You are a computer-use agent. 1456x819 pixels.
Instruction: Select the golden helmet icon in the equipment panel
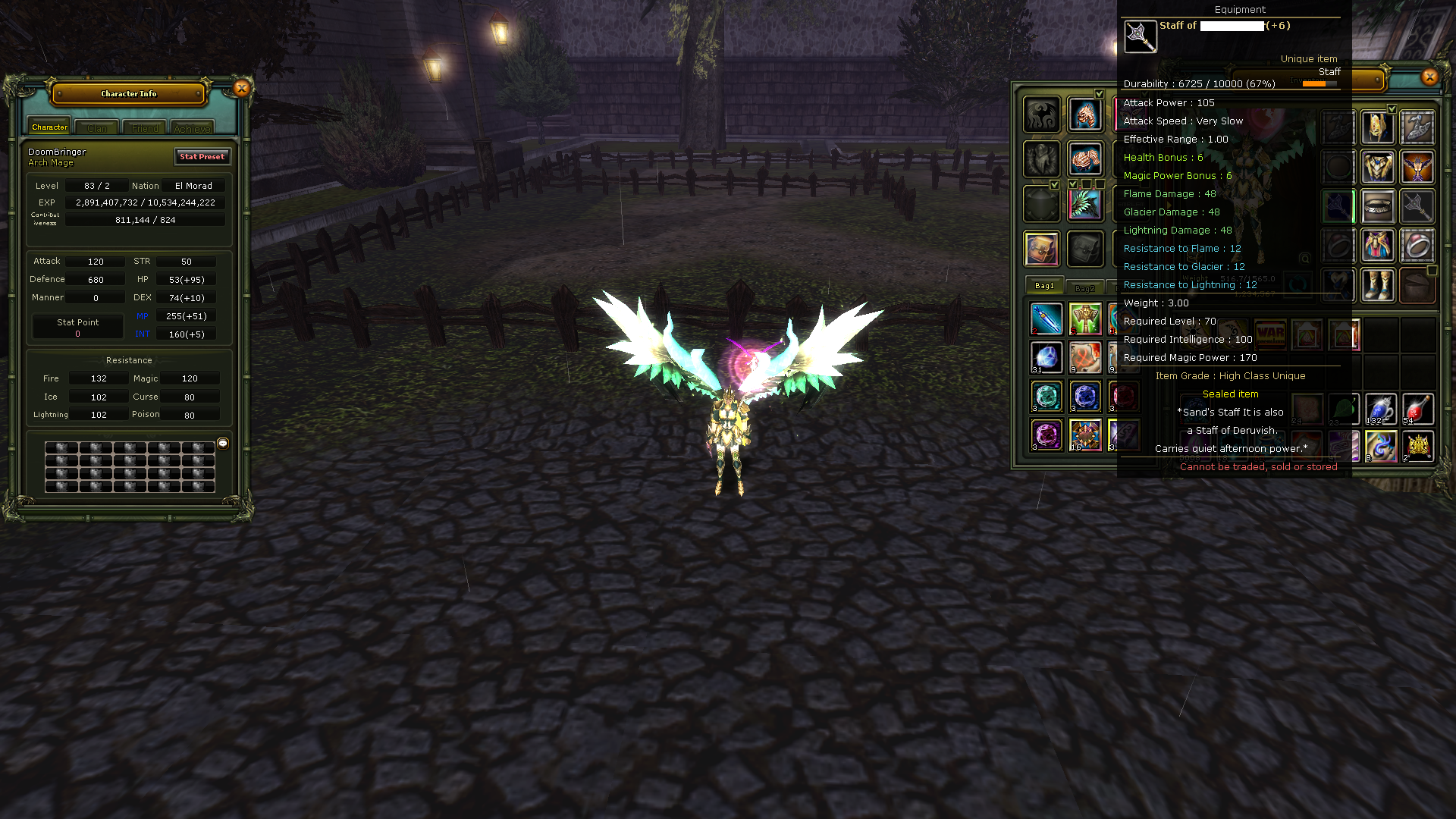tap(1379, 127)
